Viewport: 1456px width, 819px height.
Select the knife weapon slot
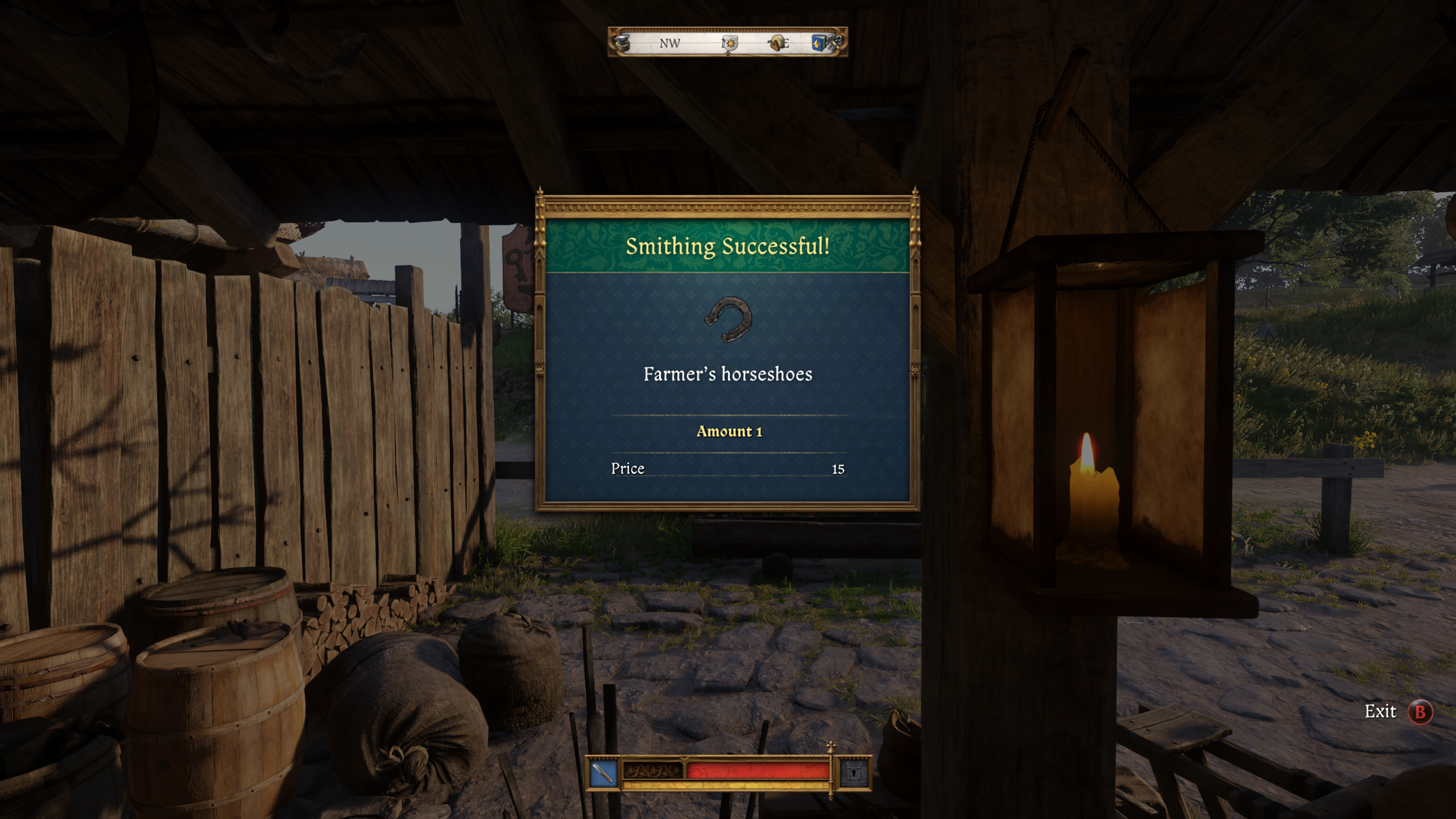tap(602, 773)
